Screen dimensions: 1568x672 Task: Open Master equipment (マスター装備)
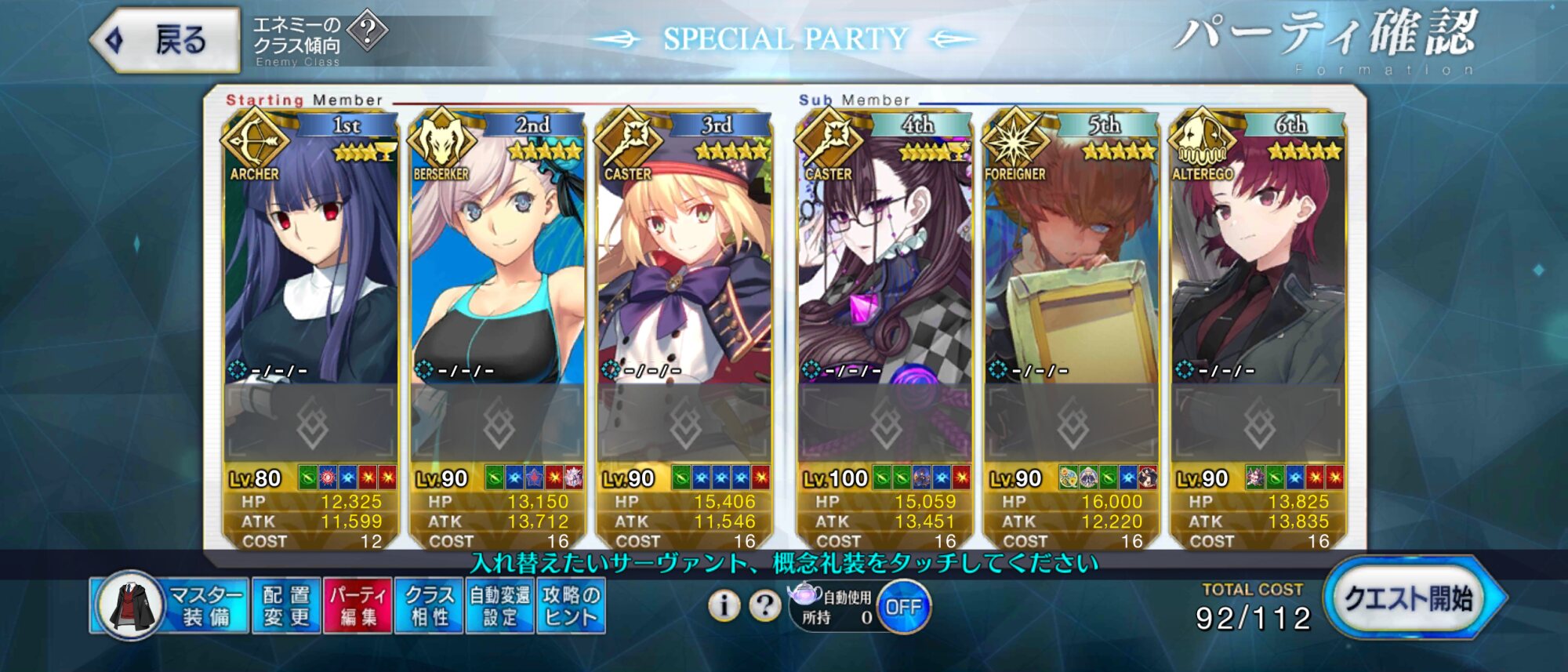[170, 605]
